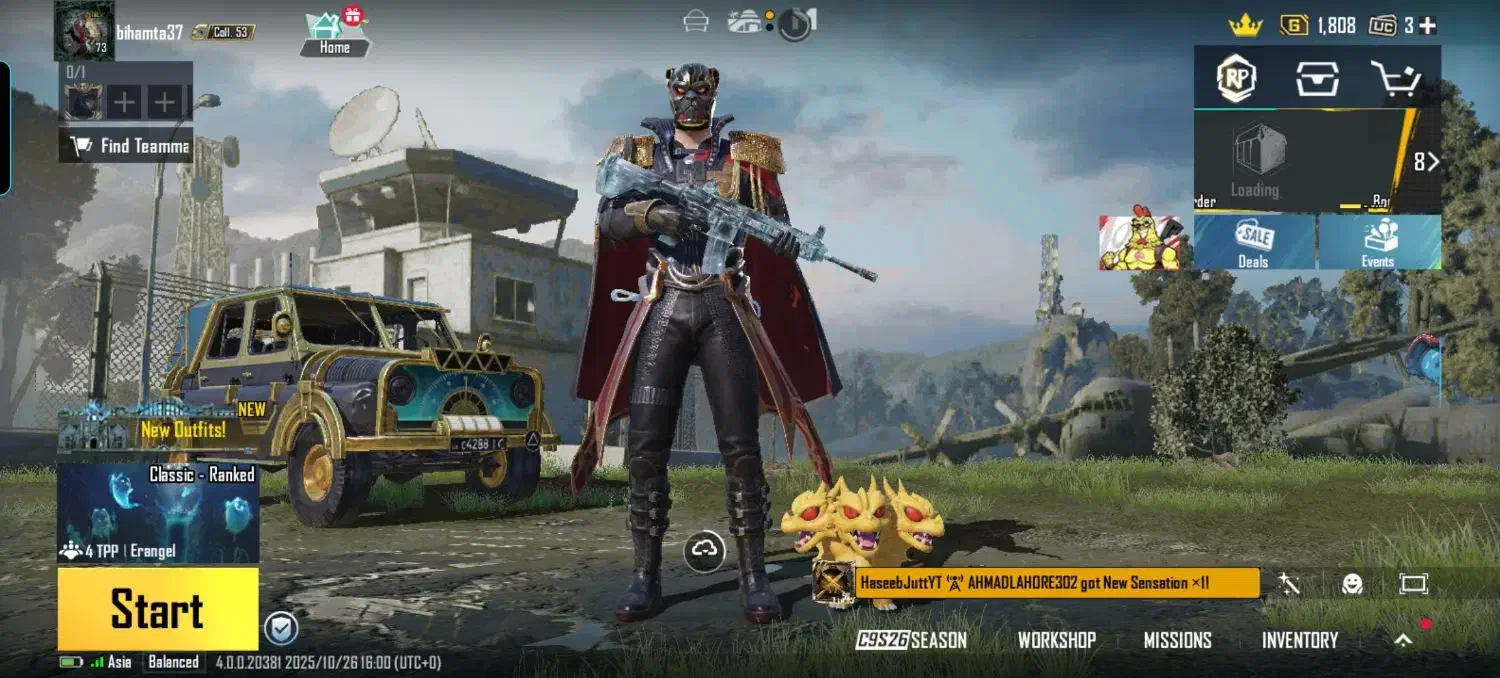
Task: Open the cloud download icon
Action: (706, 549)
